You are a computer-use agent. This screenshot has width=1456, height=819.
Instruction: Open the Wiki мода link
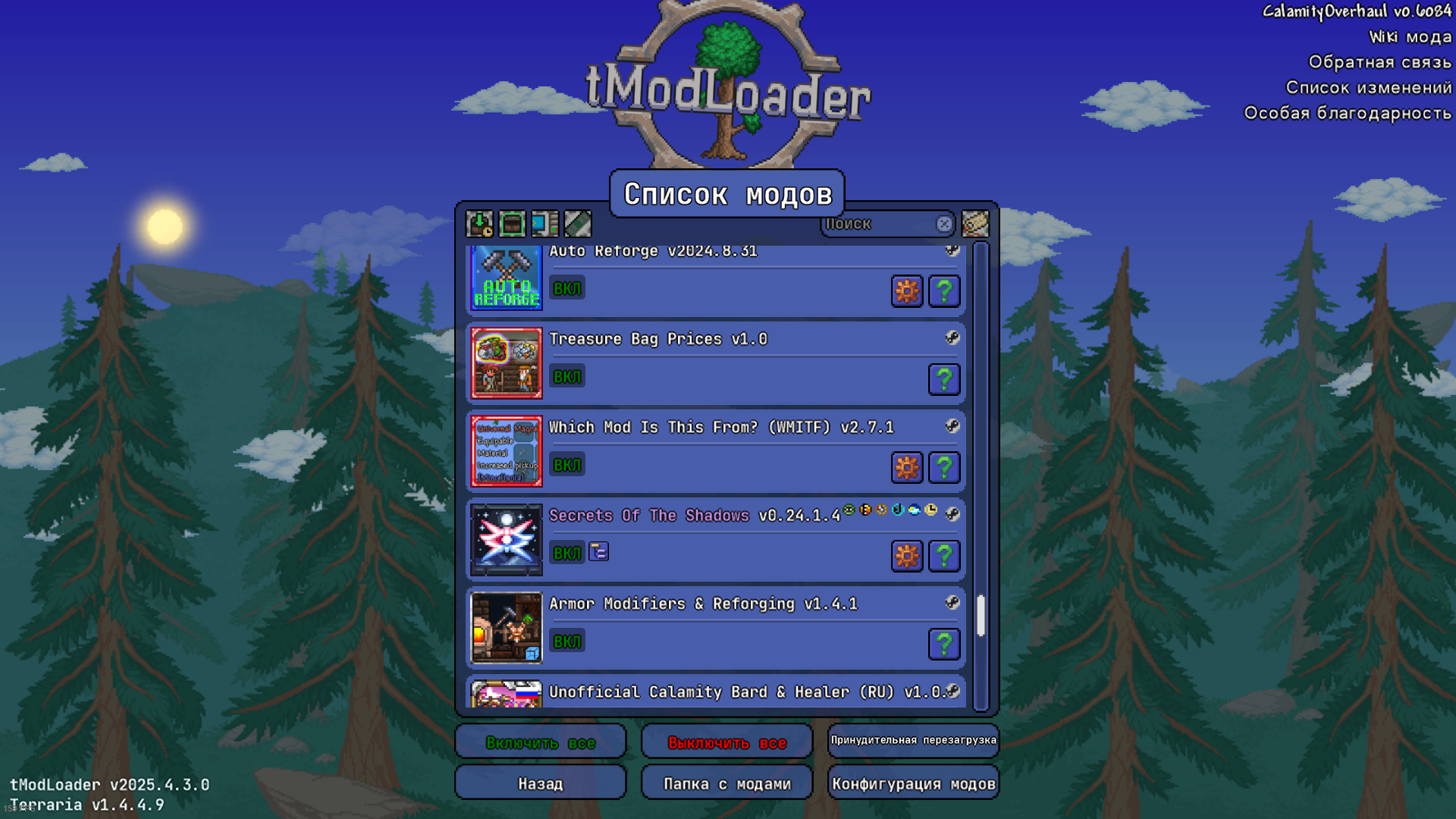click(x=1410, y=36)
